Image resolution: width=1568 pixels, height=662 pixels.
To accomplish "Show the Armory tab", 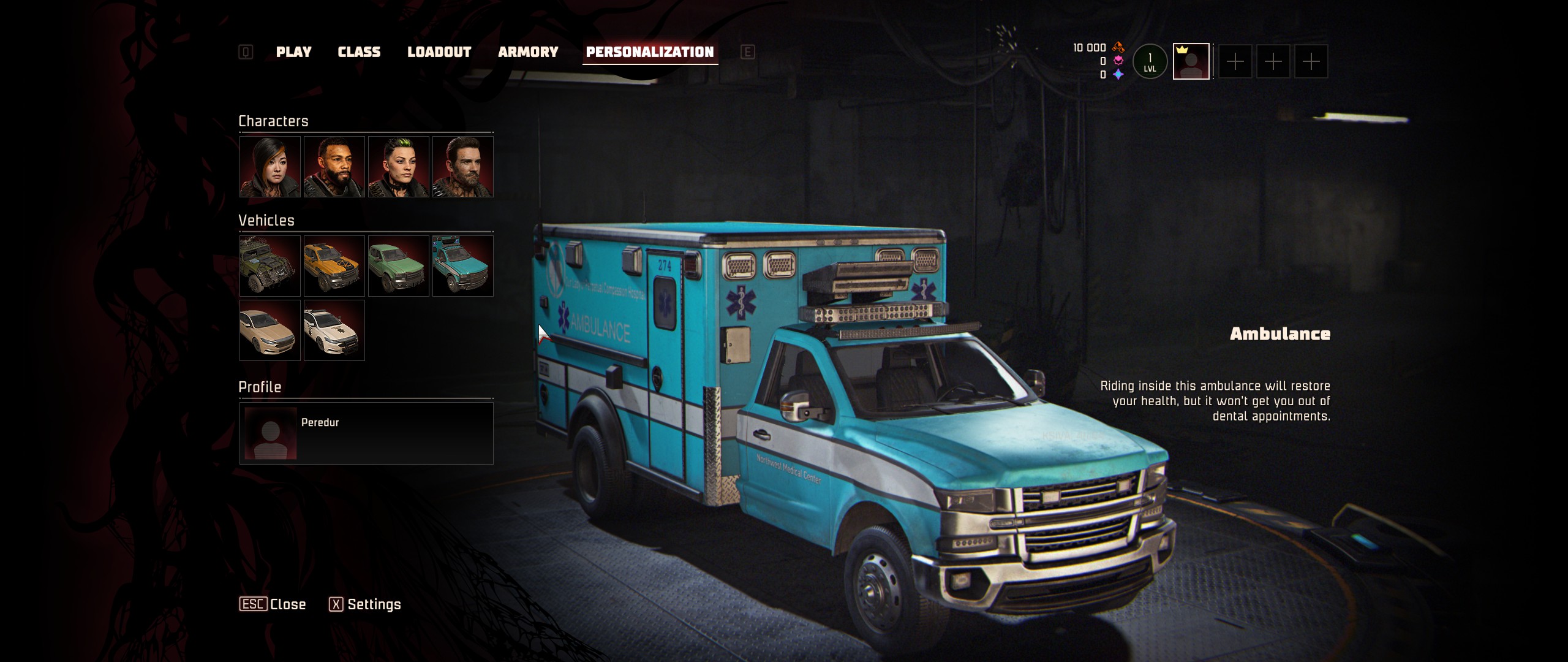I will point(528,52).
